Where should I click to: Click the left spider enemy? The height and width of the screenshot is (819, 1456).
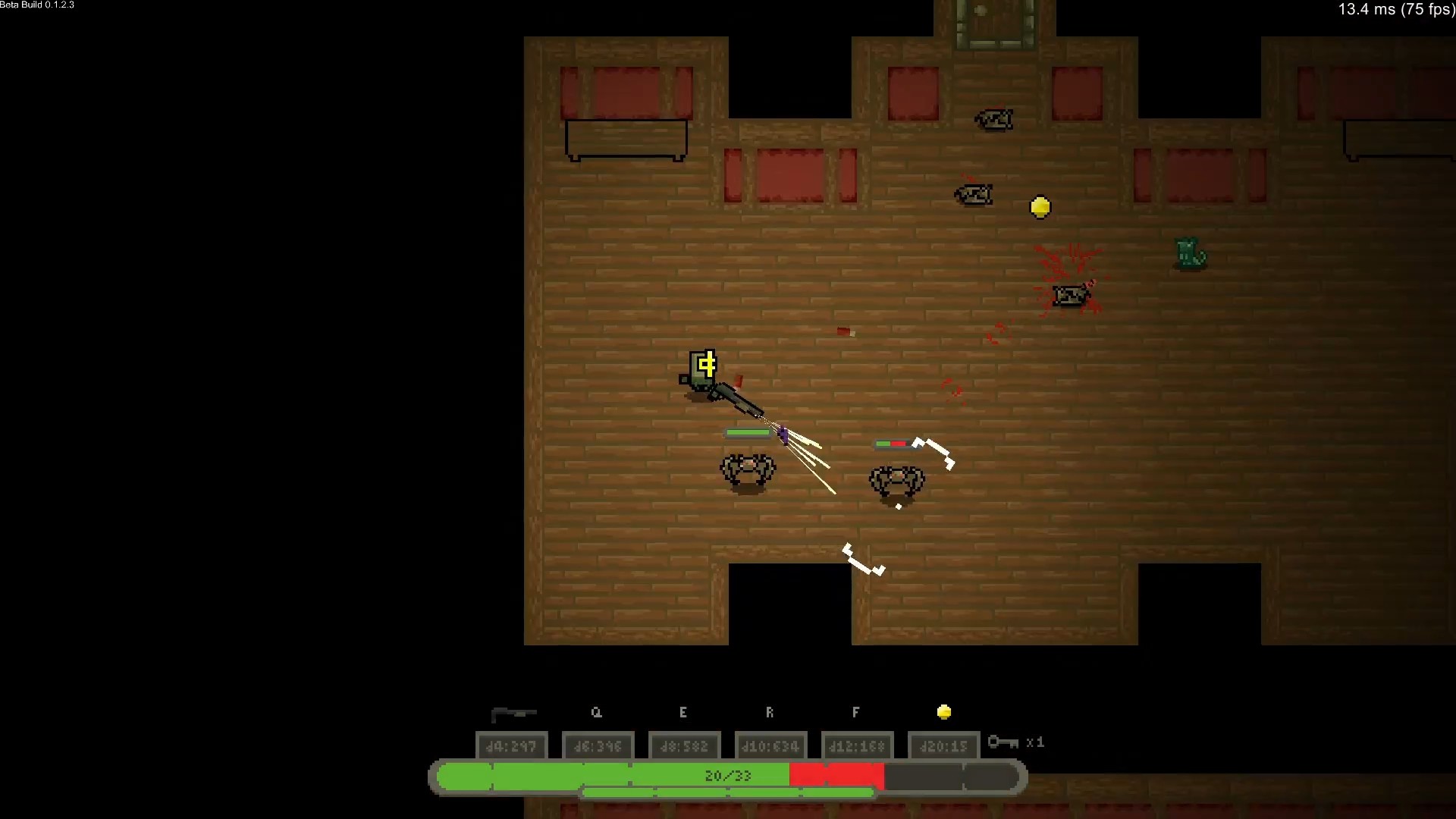pos(747,470)
